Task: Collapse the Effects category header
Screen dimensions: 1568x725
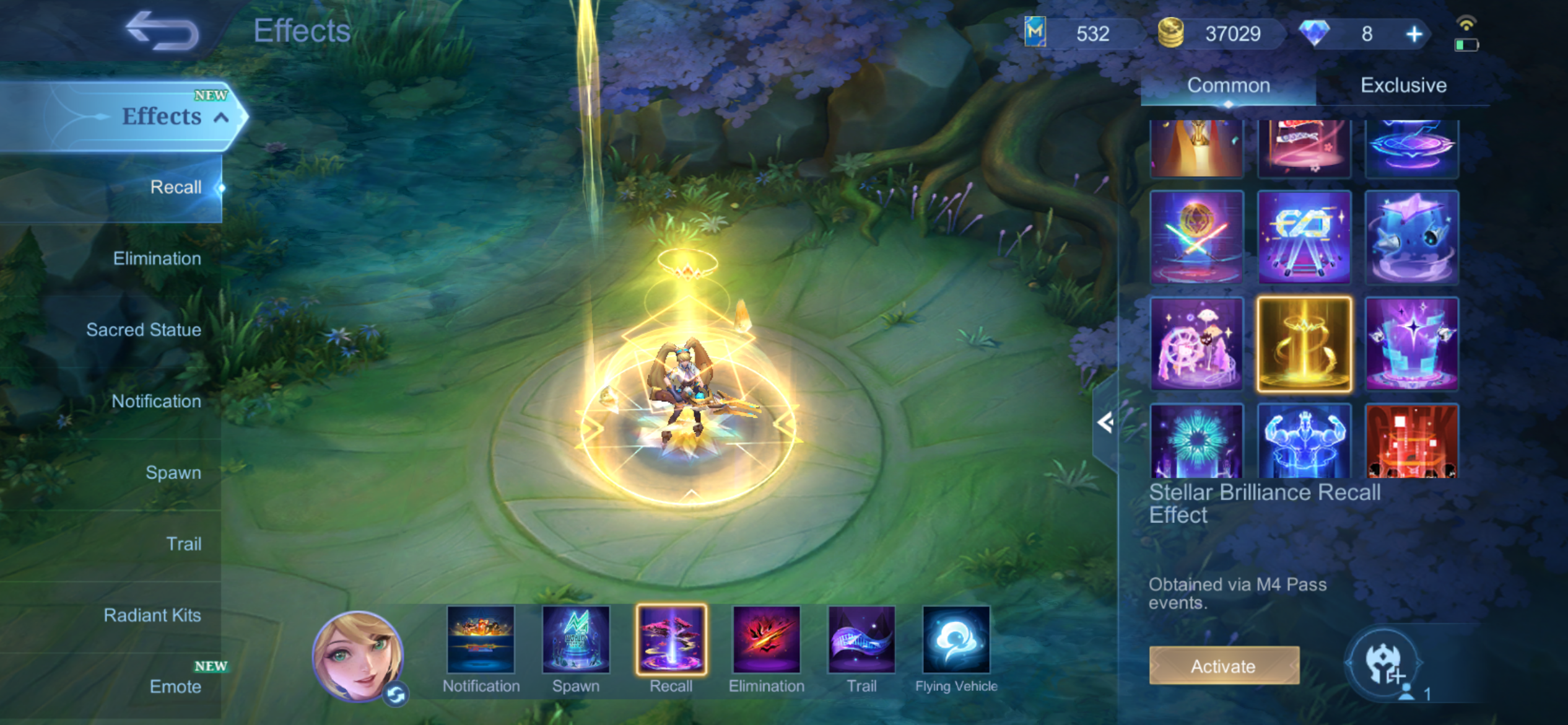Action: [221, 117]
